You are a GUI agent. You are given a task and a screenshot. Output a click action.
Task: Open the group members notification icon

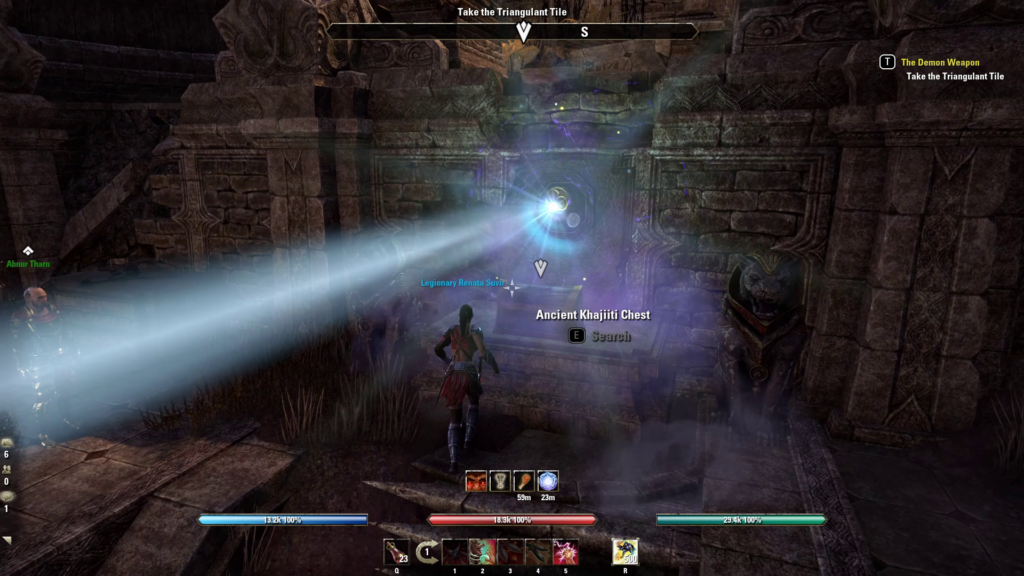(x=7, y=468)
